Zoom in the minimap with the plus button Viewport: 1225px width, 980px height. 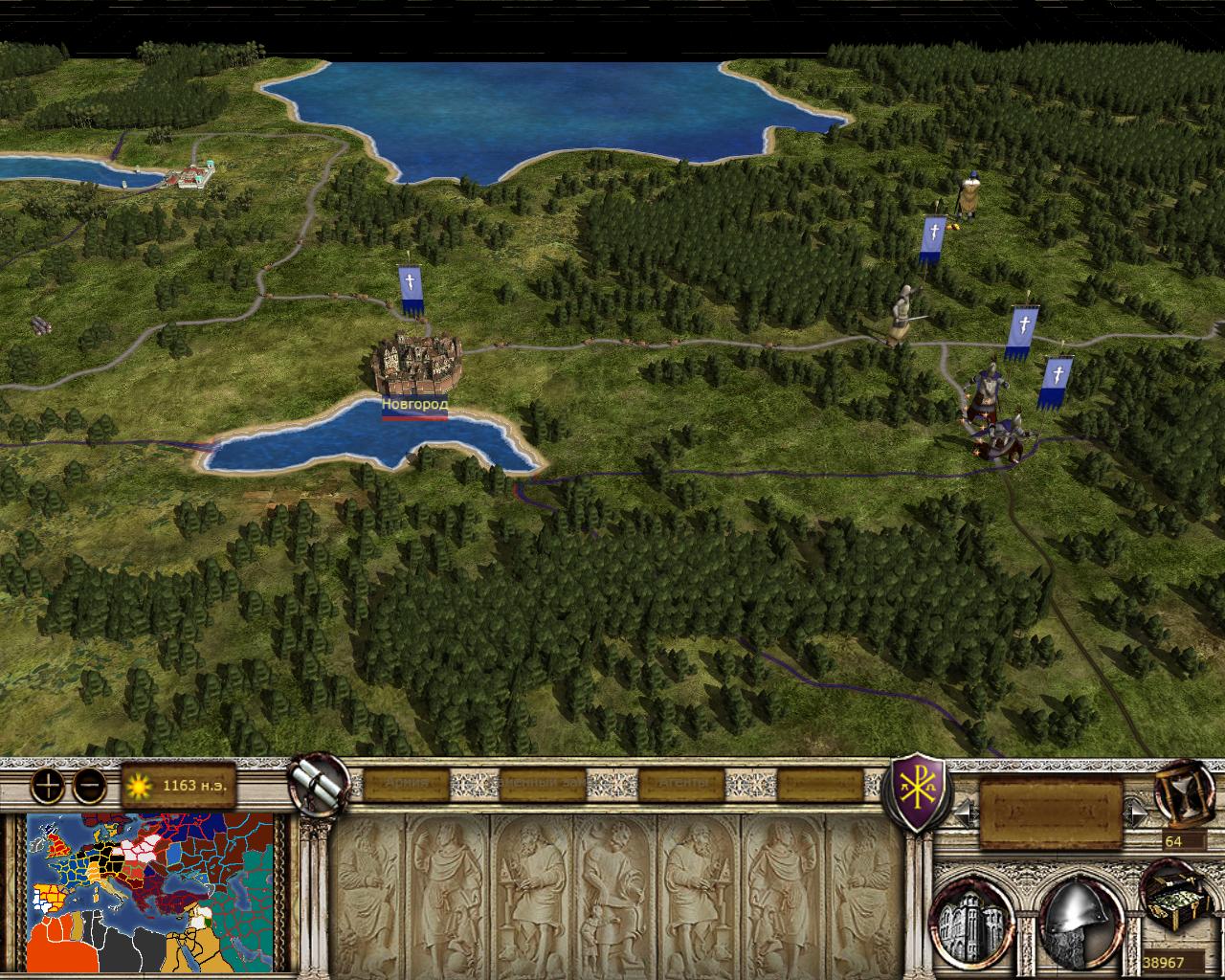[47, 786]
